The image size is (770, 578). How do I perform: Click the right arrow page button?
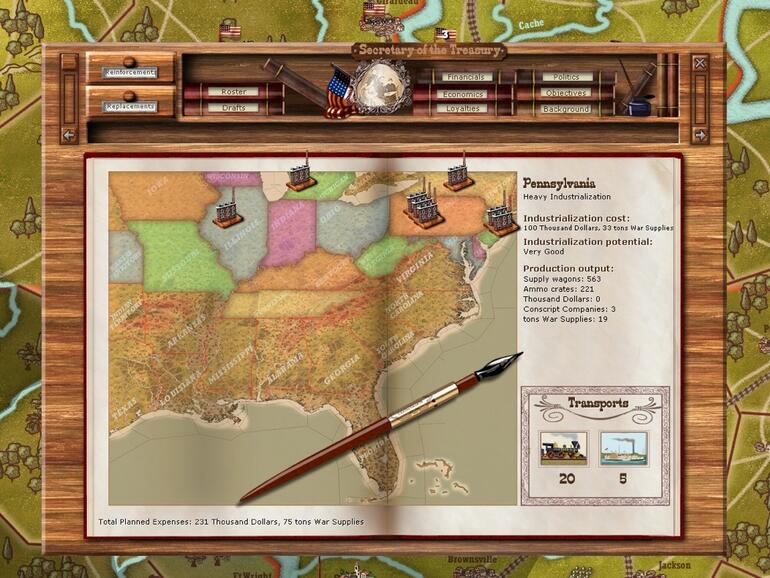[699, 135]
